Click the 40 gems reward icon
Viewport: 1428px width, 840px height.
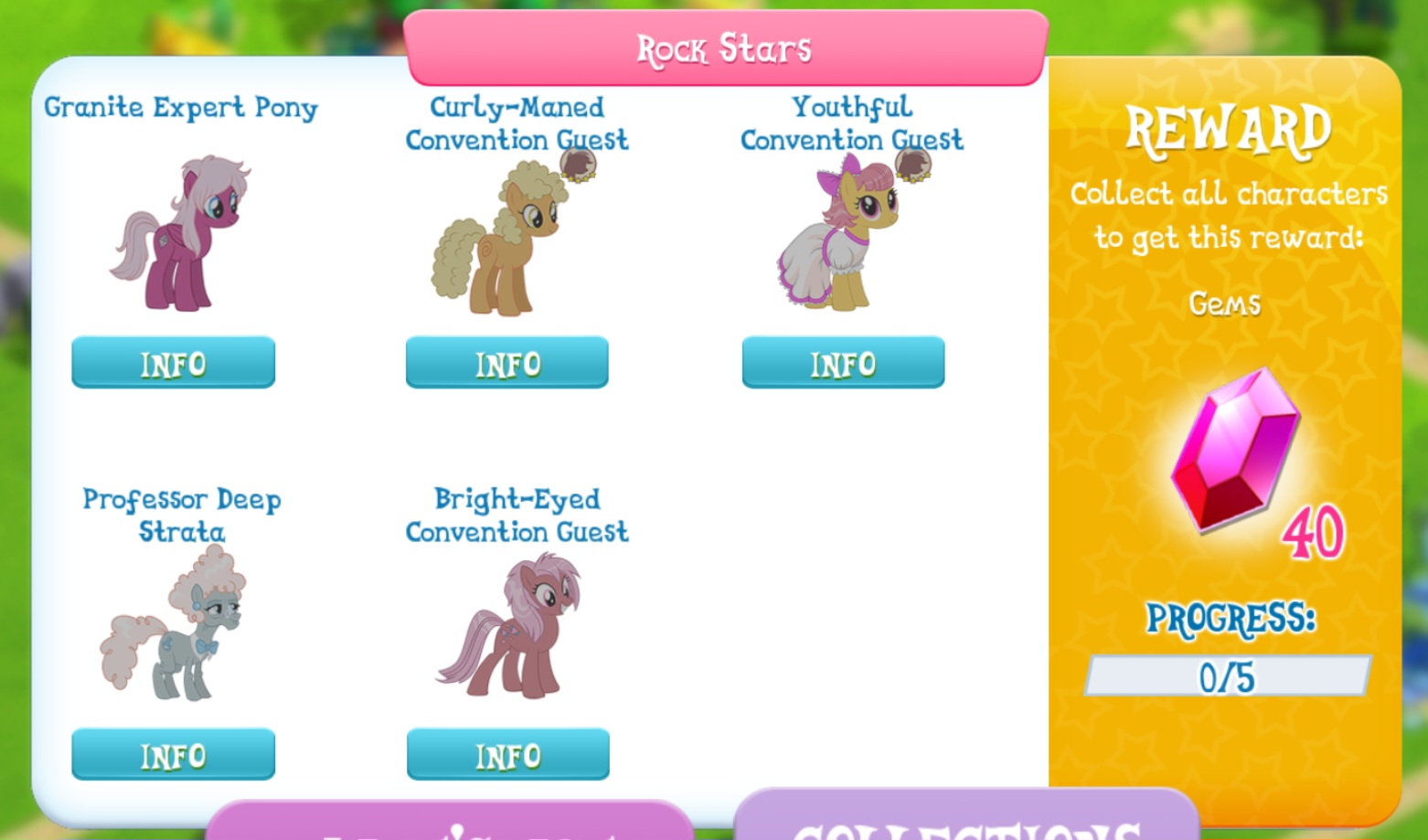pyautogui.click(x=1239, y=452)
